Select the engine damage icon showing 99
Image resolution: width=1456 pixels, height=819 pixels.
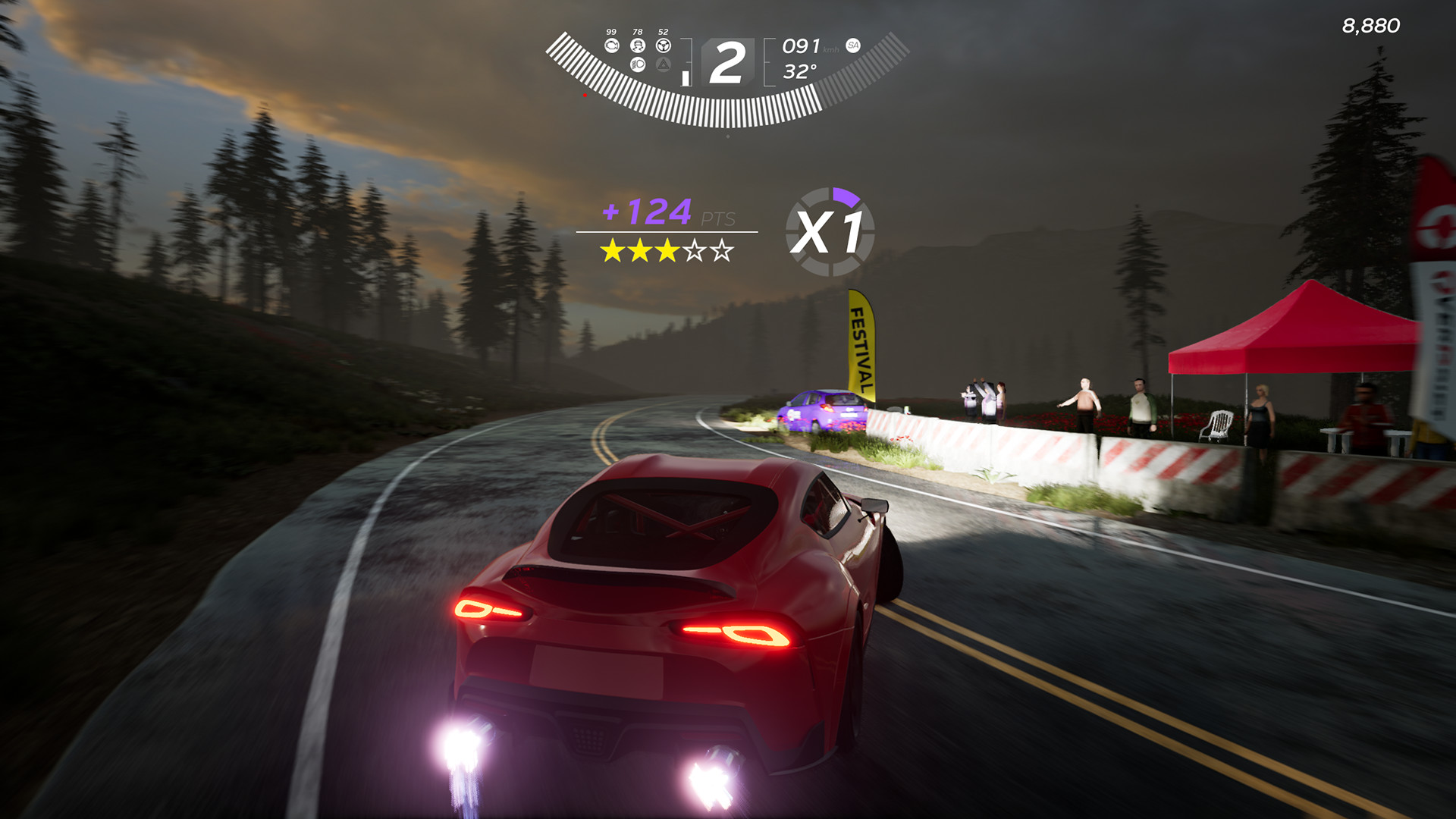[613, 45]
